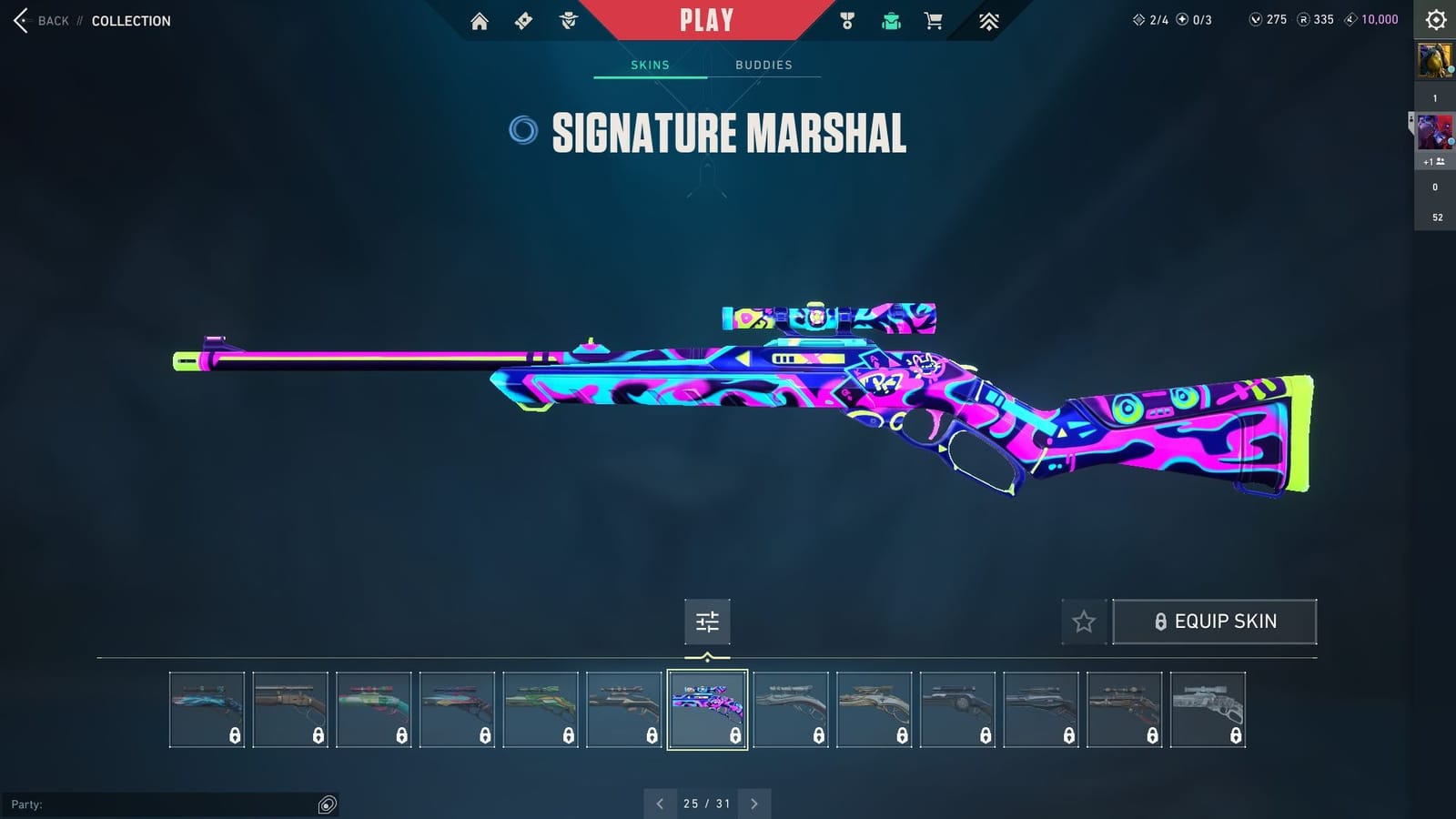Open the Settings gear icon

click(1436, 19)
